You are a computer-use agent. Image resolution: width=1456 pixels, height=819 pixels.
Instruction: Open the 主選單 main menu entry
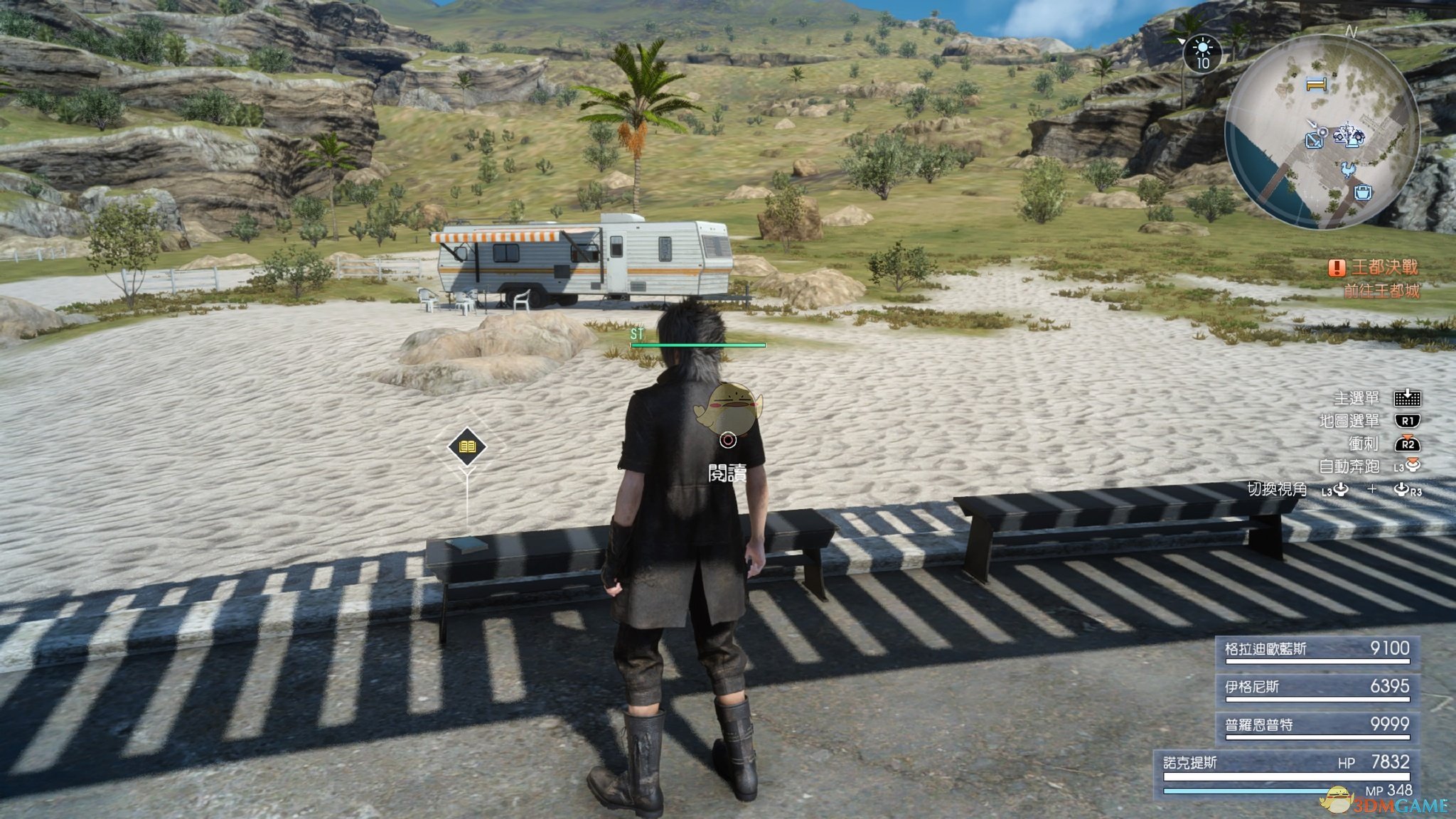tap(1376, 398)
